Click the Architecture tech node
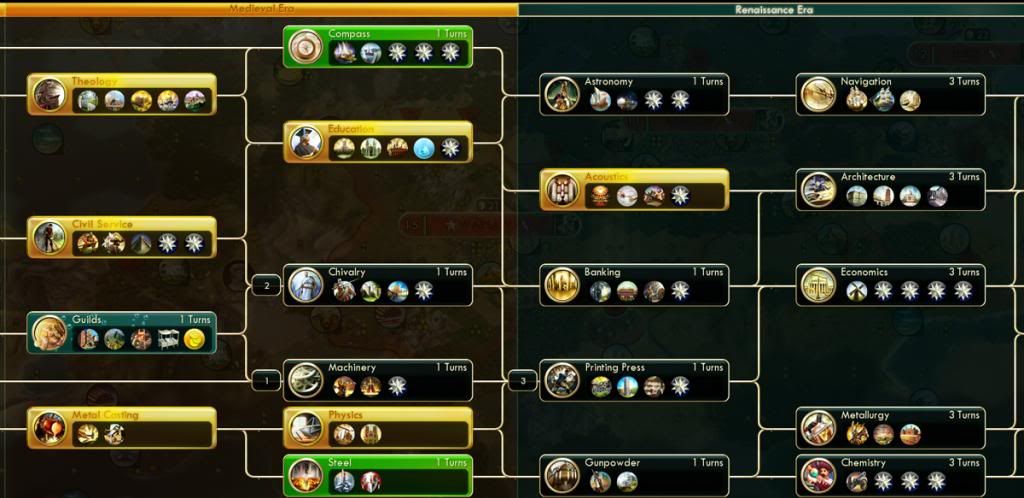This screenshot has height=498, width=1024. coord(891,189)
